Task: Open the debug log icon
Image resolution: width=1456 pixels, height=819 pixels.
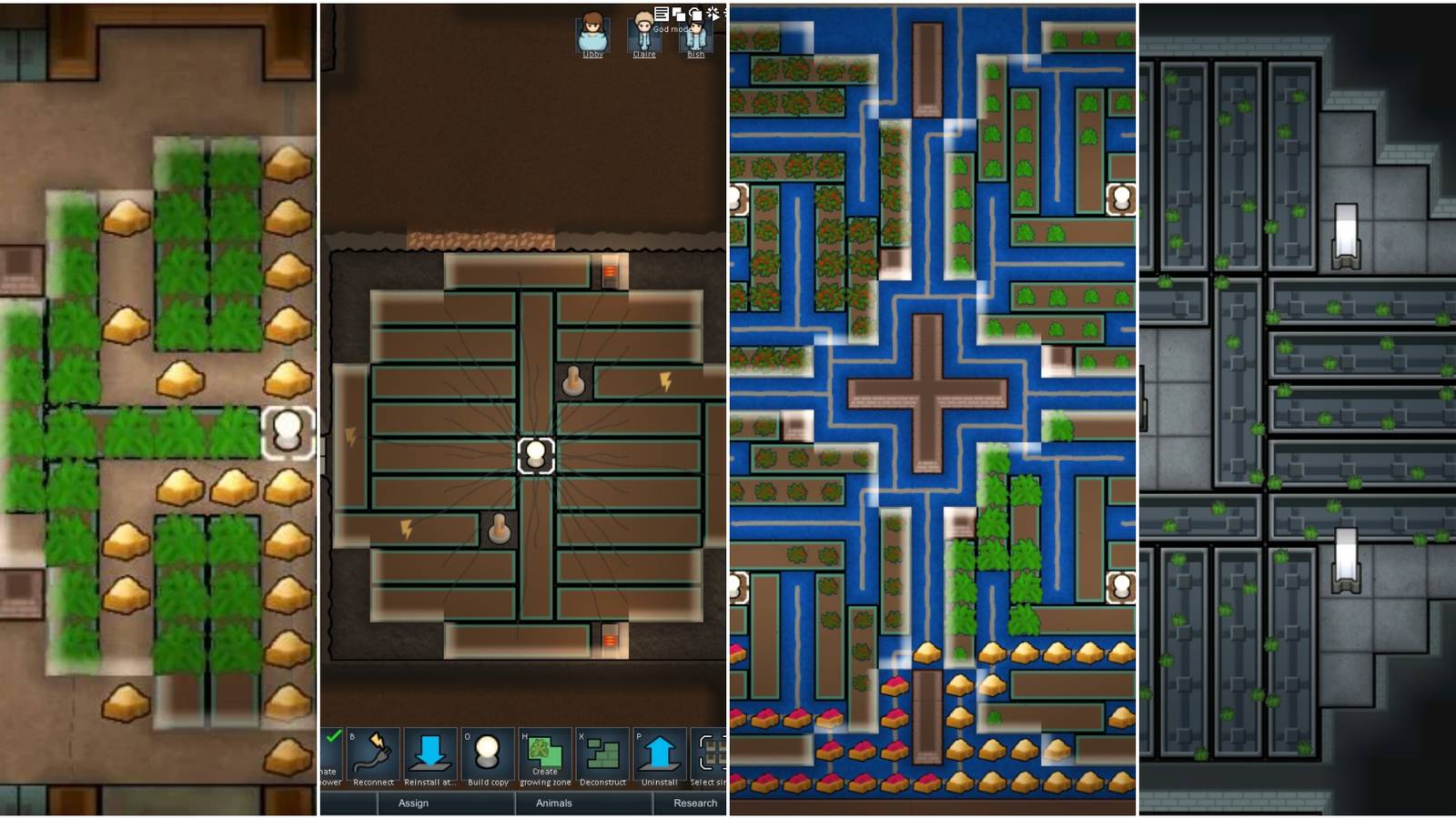Action: coord(662,14)
